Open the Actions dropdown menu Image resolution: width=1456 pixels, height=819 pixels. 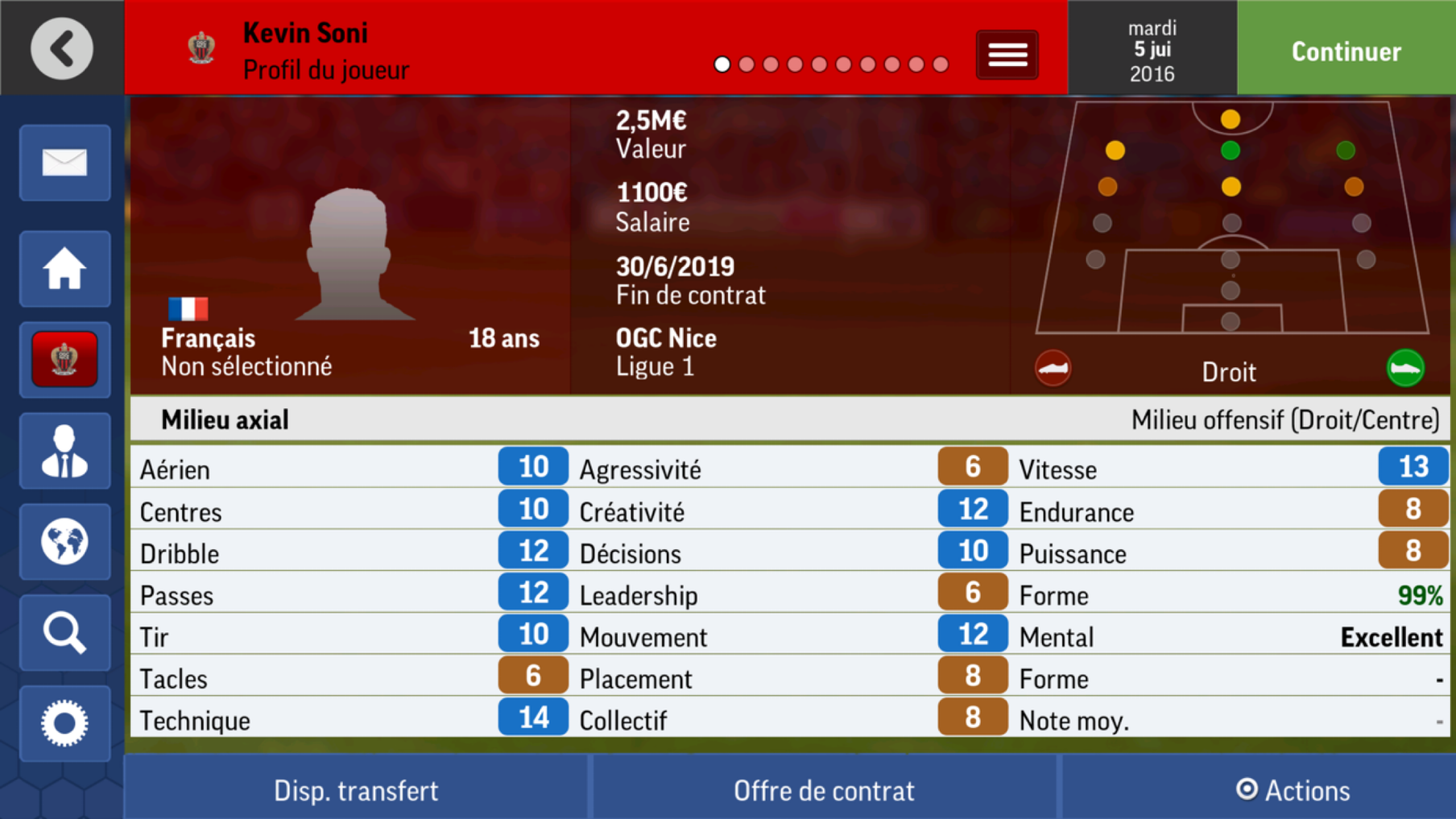pos(1294,789)
